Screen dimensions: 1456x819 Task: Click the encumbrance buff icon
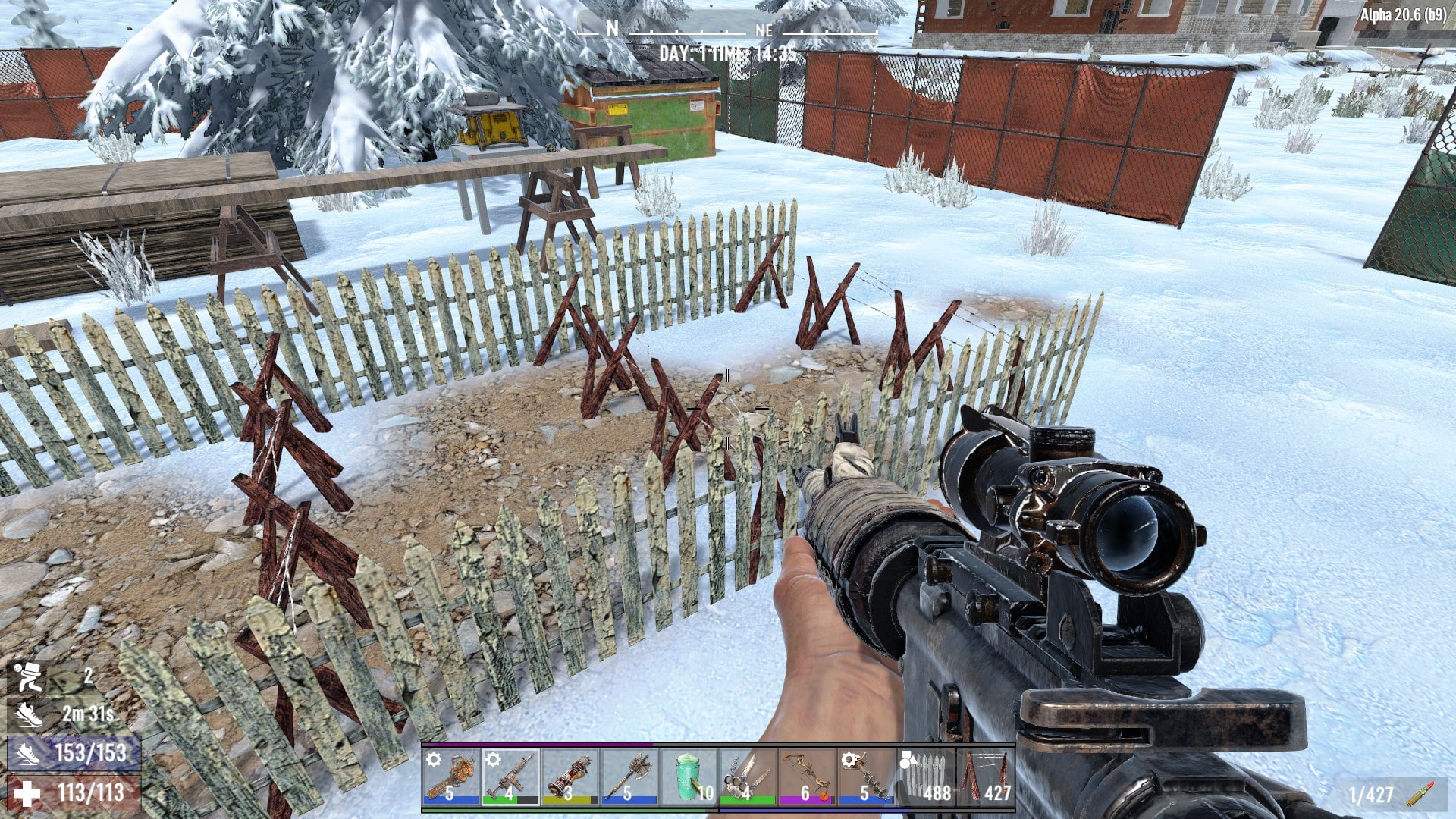pos(28,676)
